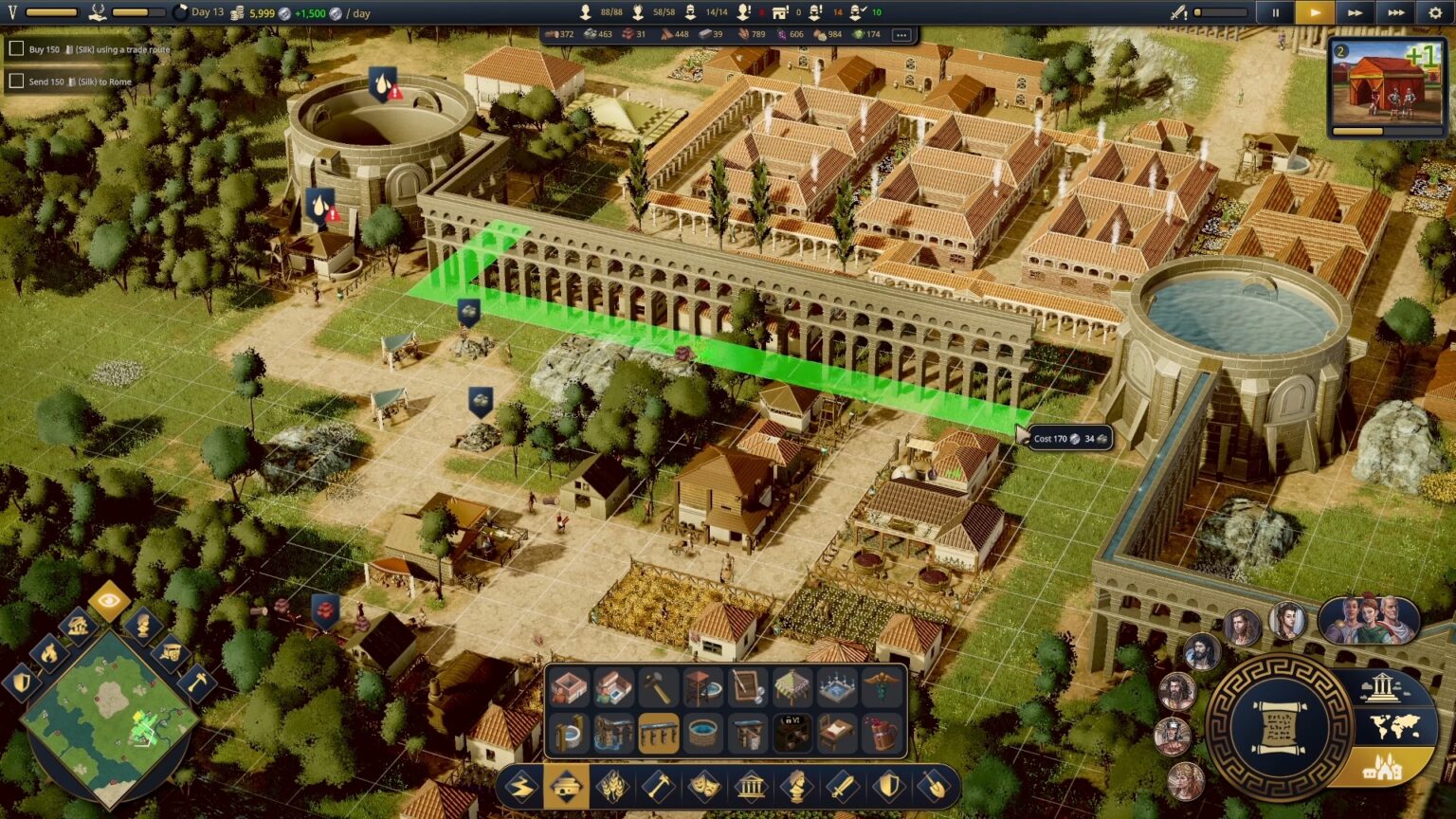Open the red tent recruitment thumbnail

coord(1385,86)
